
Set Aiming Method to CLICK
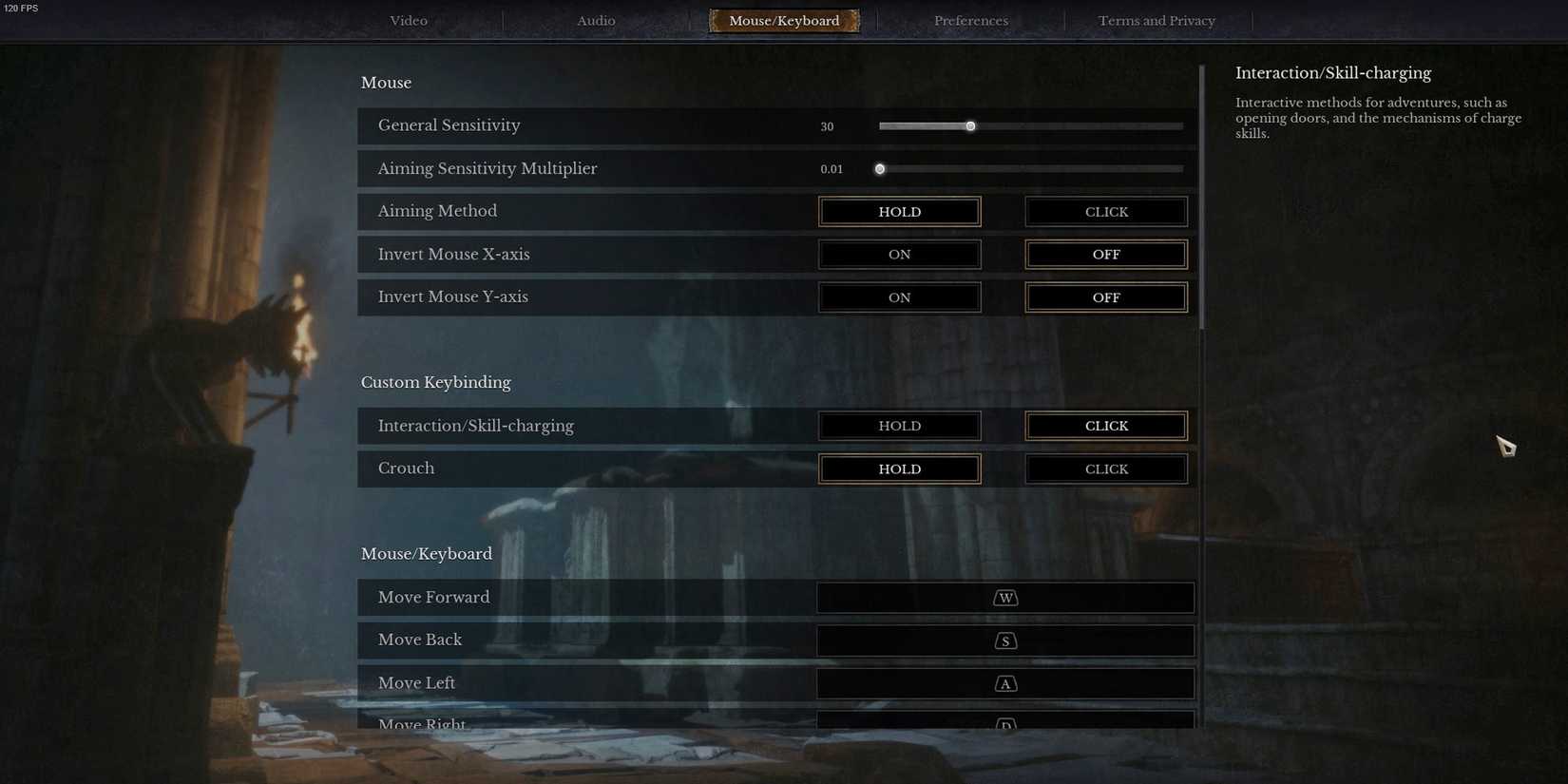[1105, 211]
